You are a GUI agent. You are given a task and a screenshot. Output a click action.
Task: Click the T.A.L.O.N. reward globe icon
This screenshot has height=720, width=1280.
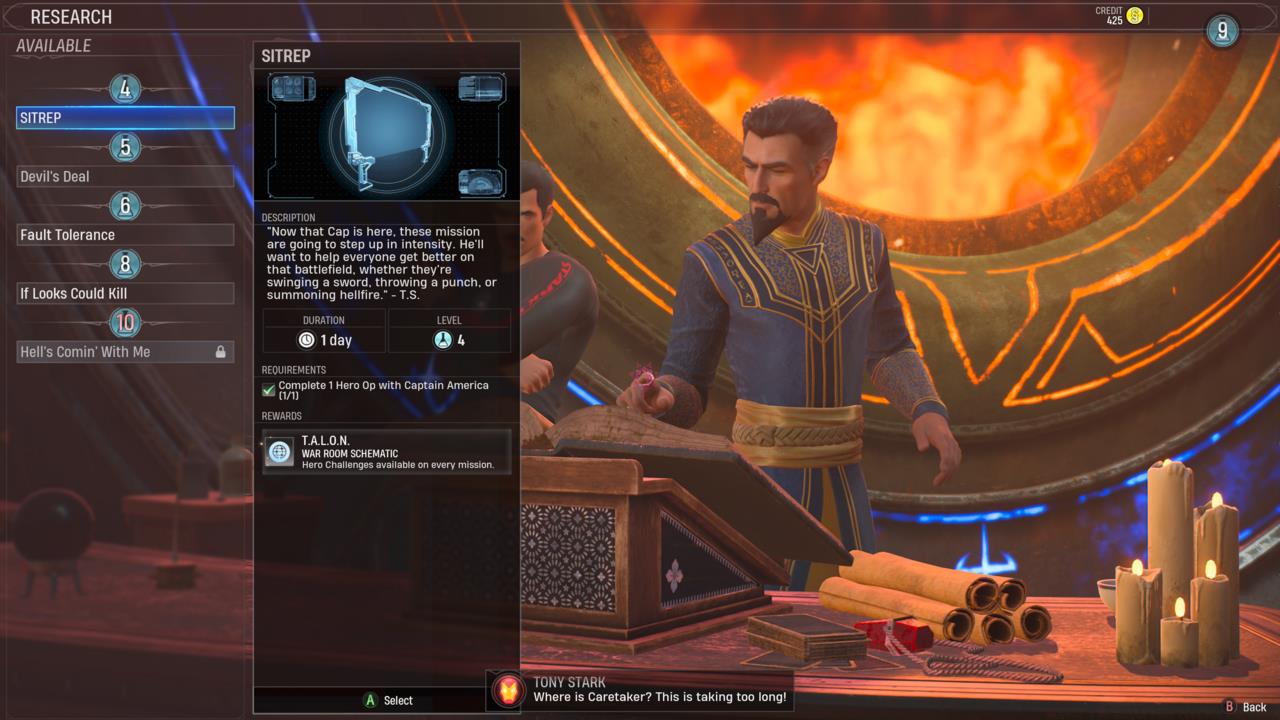[279, 450]
